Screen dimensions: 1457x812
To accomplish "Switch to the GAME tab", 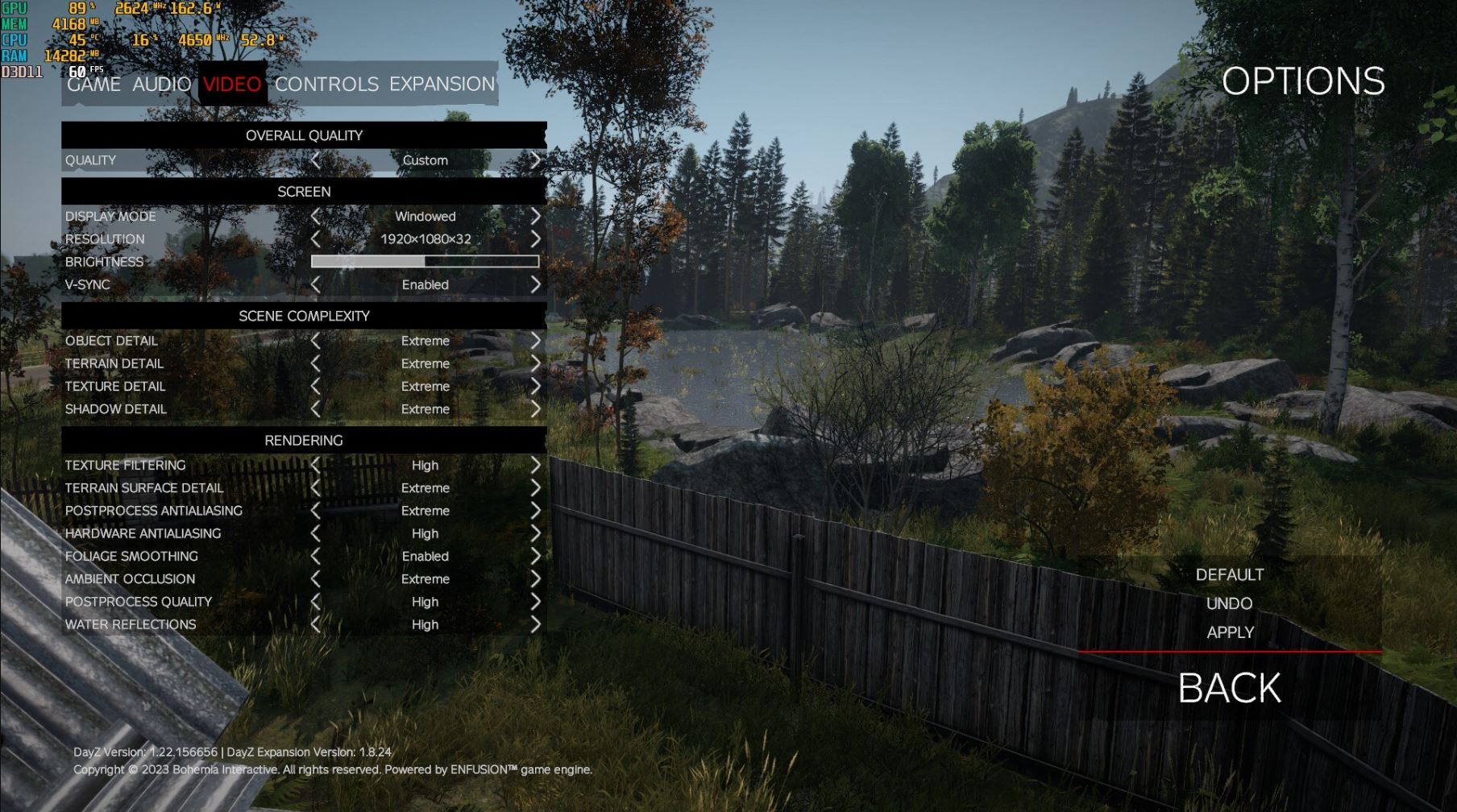I will tap(94, 84).
